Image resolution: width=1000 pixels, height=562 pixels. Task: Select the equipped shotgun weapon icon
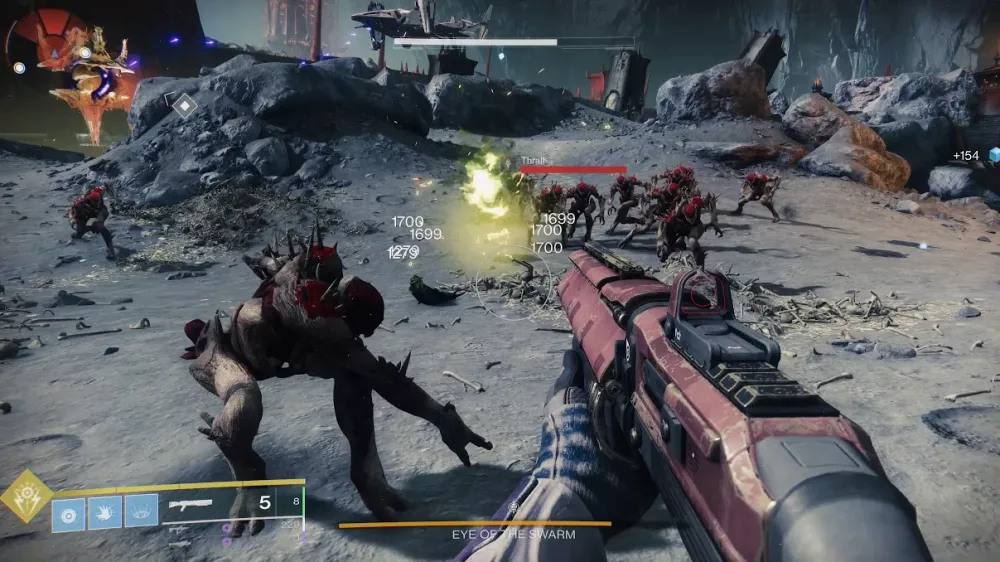click(192, 504)
